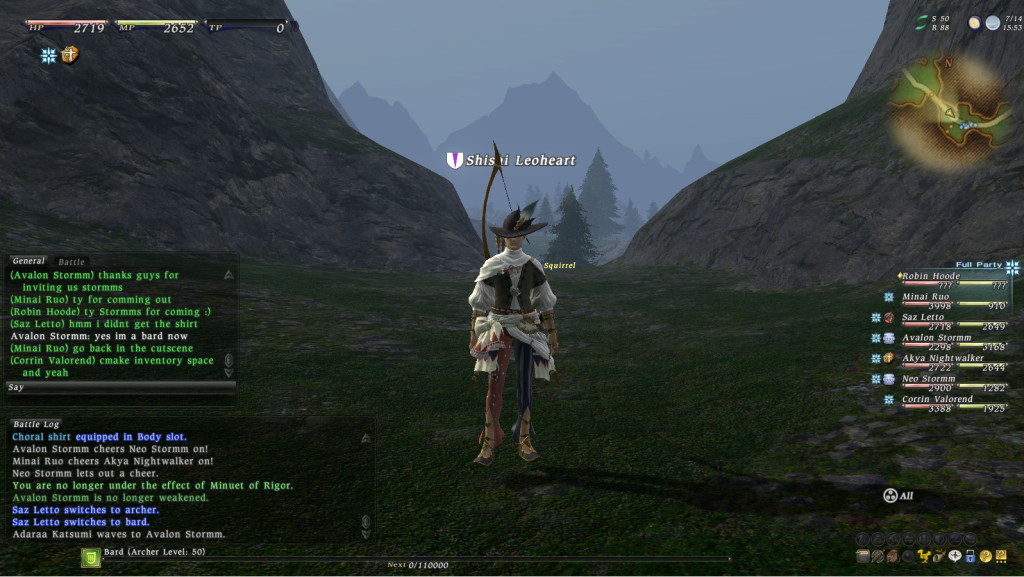Select Neo Stormm party entry

(x=927, y=379)
